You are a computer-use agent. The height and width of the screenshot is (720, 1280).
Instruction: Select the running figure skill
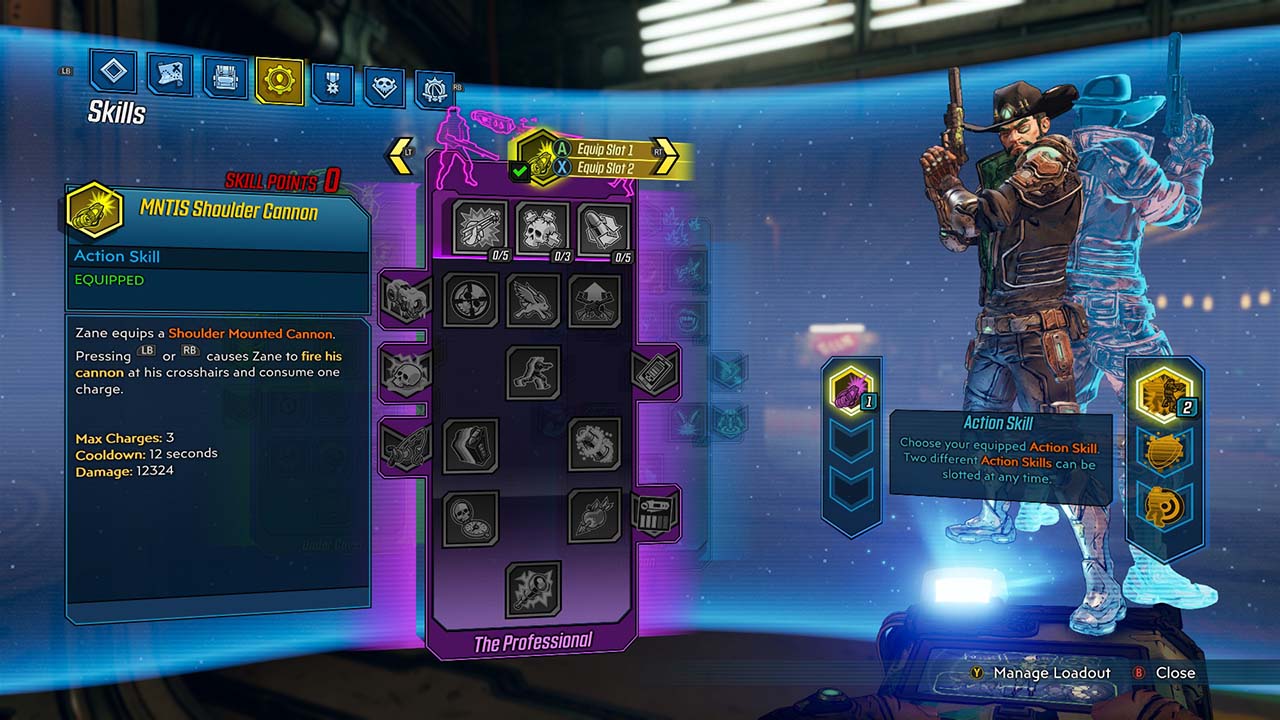[x=533, y=372]
